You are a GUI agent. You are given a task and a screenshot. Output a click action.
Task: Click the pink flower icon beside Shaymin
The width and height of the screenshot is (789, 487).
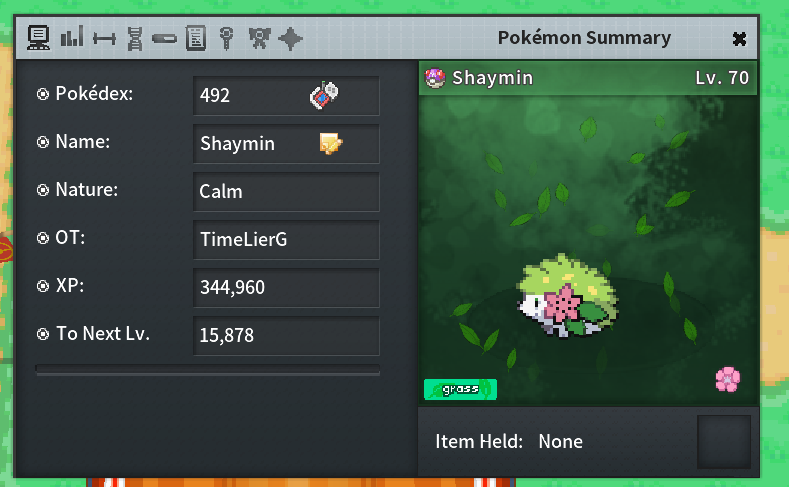[727, 379]
